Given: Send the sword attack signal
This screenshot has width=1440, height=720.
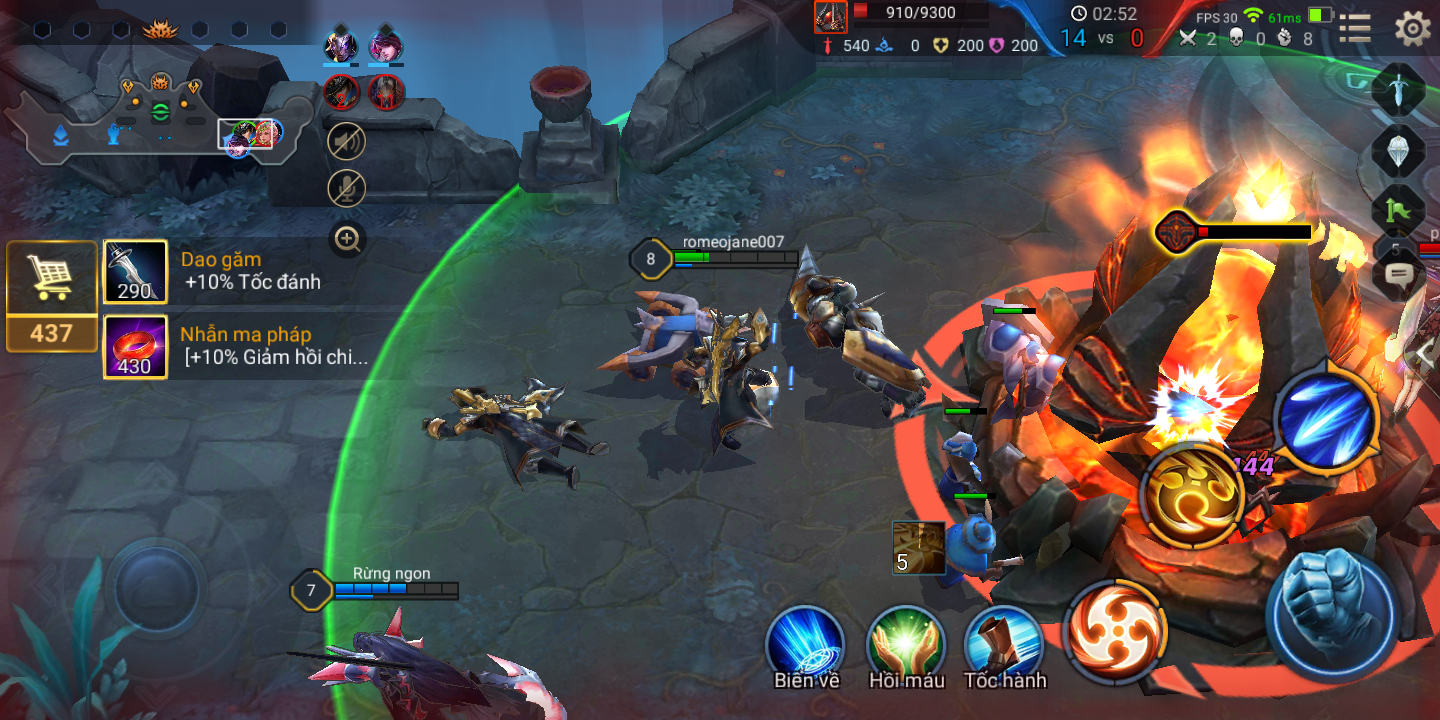Looking at the screenshot, I should [x=1398, y=91].
